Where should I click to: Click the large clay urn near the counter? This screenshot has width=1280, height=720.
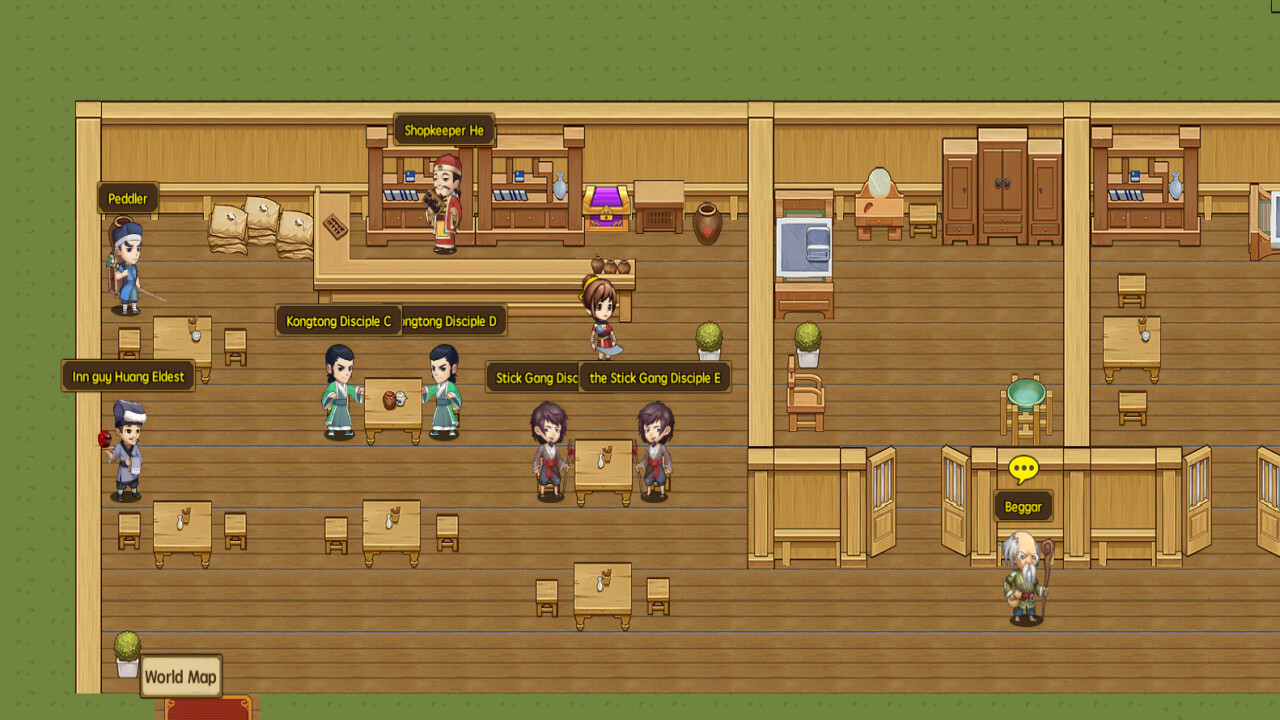tap(707, 222)
